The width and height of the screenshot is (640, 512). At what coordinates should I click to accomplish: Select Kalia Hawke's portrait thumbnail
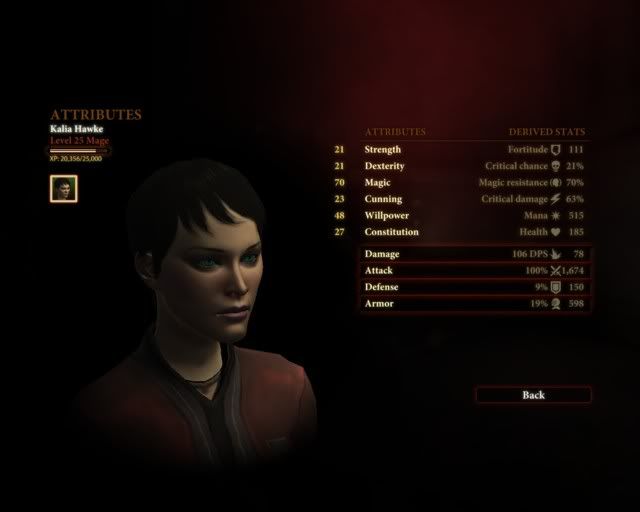(63, 188)
